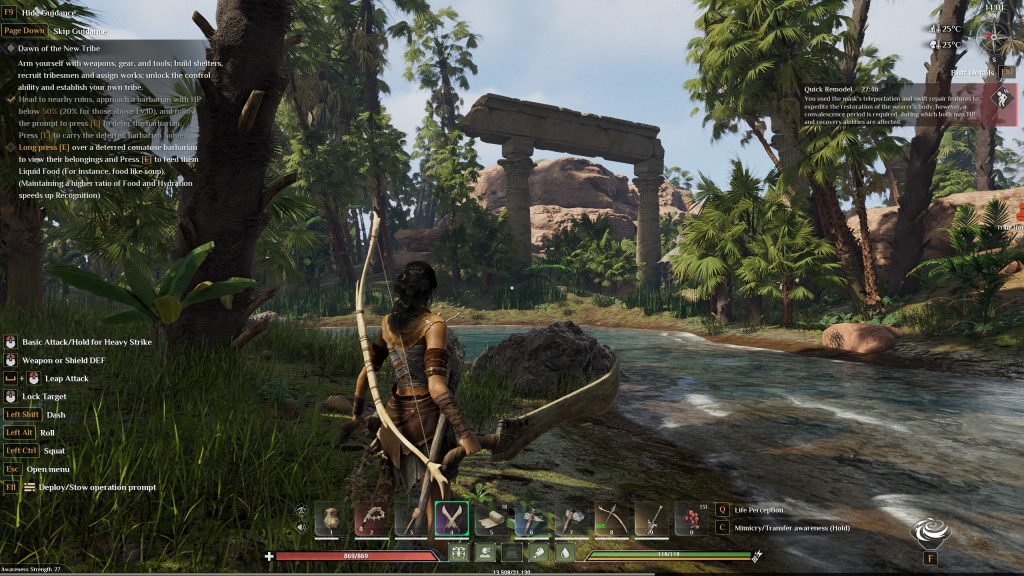Eat the red berries from the hotbar
Viewport: 1024px width, 576px height.
pos(691,518)
